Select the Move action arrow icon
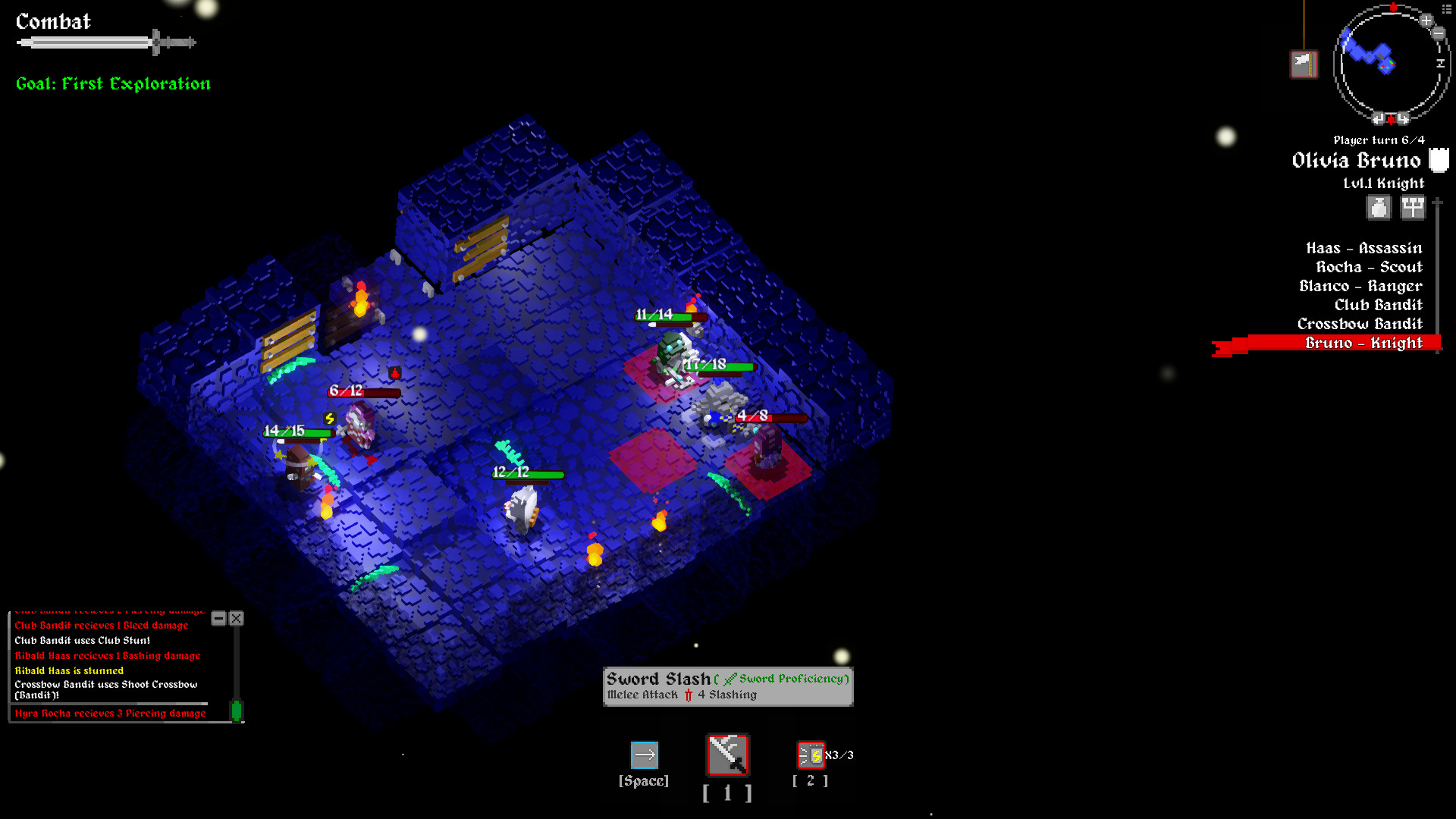Viewport: 1456px width, 819px height. click(x=644, y=755)
